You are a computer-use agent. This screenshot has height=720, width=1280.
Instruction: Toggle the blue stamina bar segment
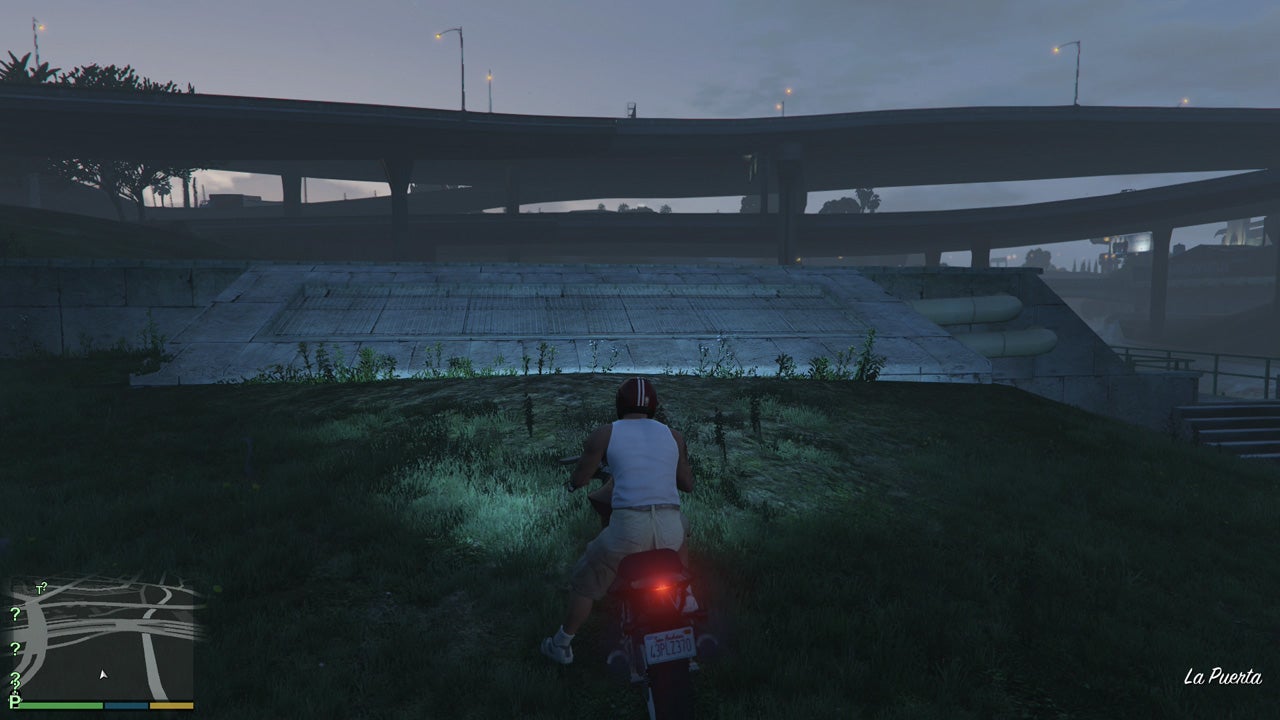pyautogui.click(x=127, y=705)
